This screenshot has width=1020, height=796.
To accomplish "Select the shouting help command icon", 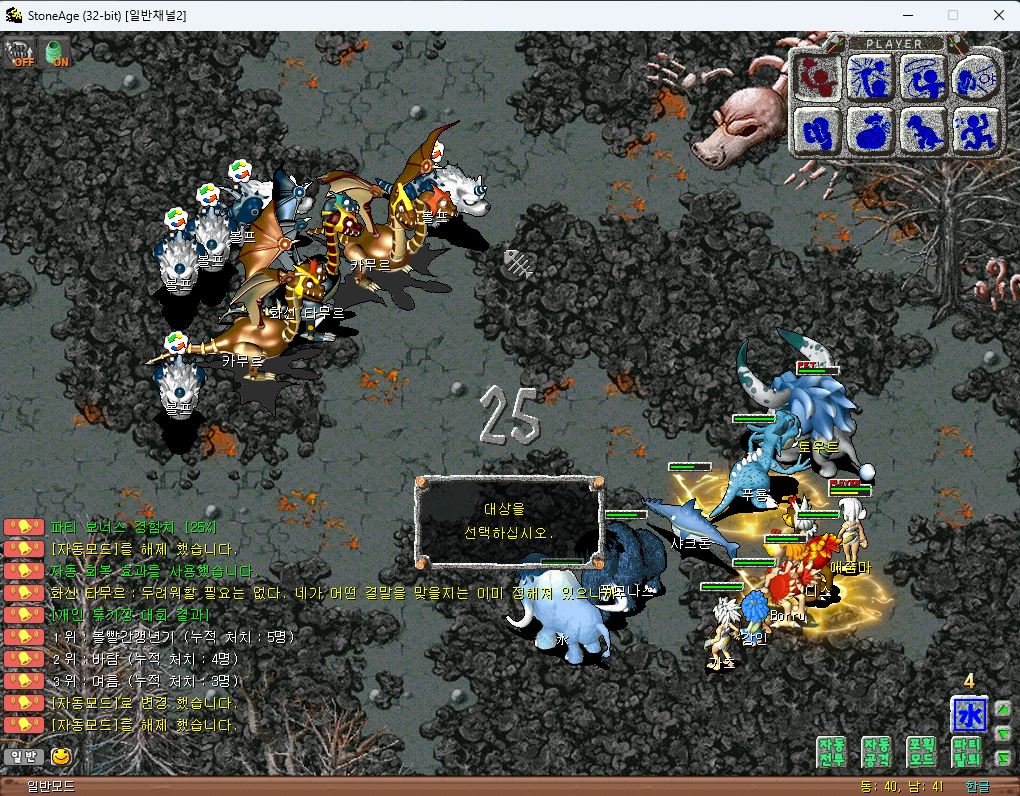I will (x=974, y=78).
